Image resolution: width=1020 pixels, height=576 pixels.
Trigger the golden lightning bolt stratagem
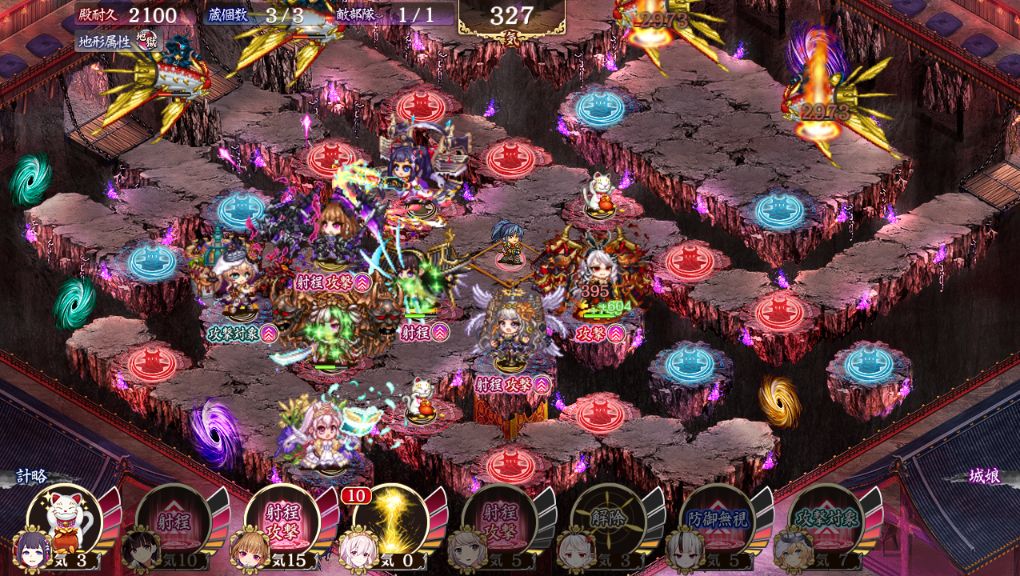(x=390, y=518)
